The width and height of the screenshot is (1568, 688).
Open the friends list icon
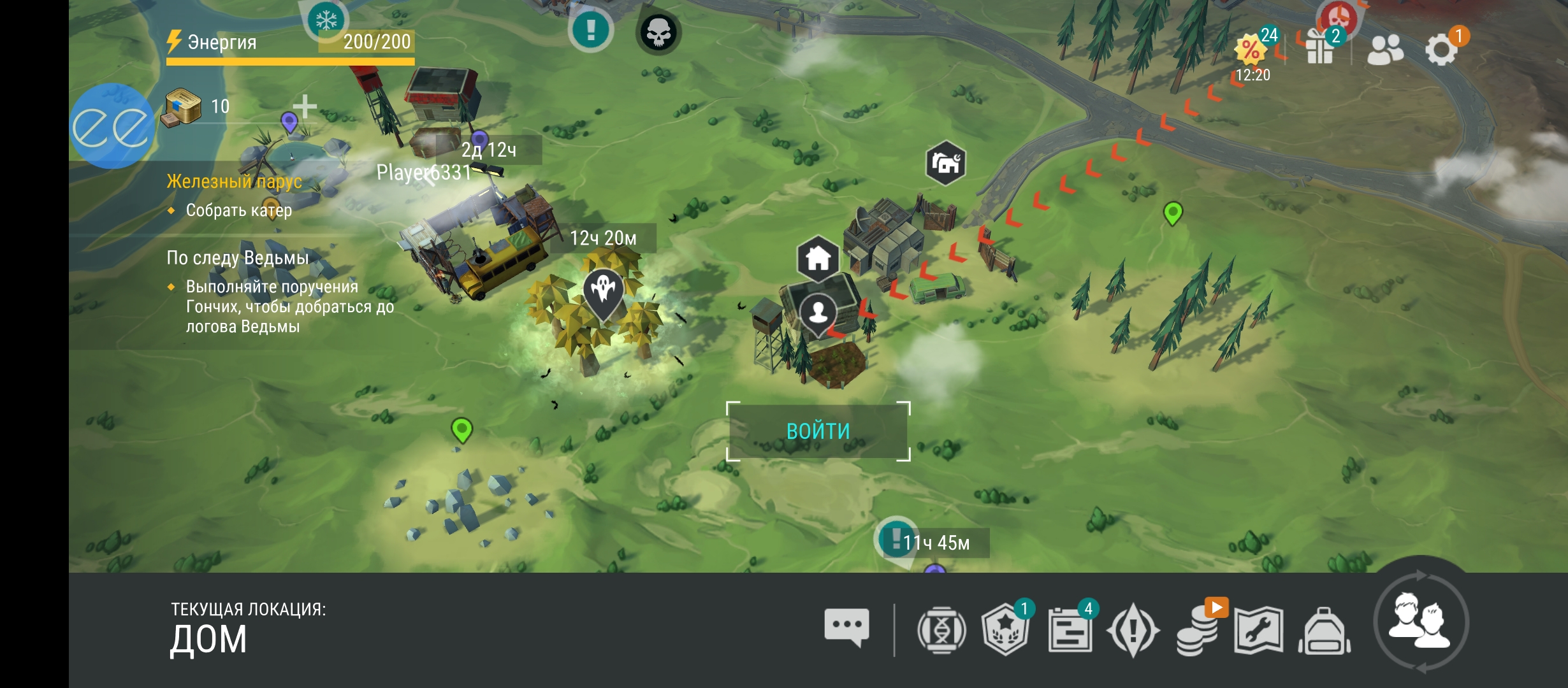coord(1384,50)
